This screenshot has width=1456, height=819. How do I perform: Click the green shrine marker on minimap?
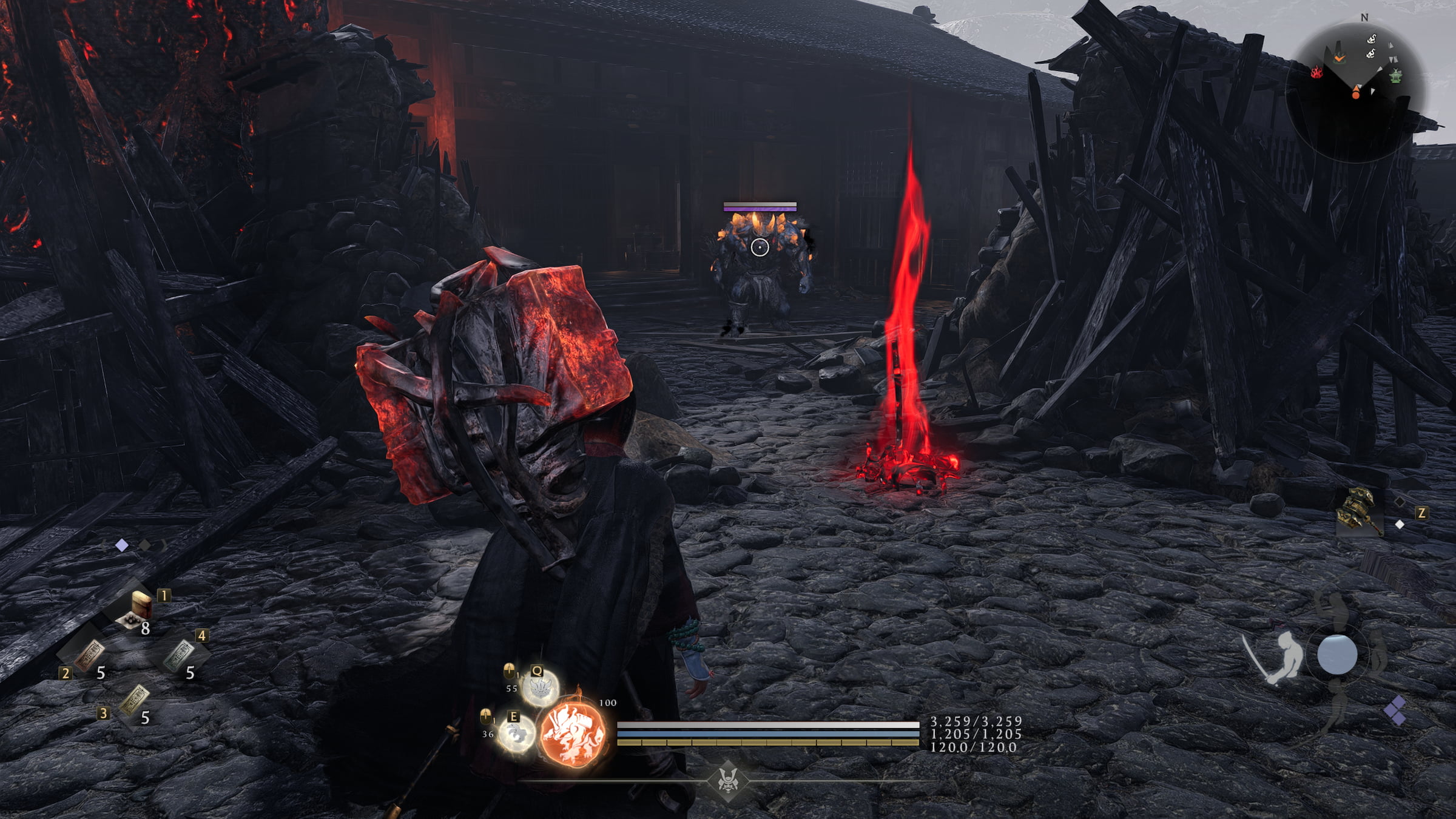pyautogui.click(x=1396, y=77)
